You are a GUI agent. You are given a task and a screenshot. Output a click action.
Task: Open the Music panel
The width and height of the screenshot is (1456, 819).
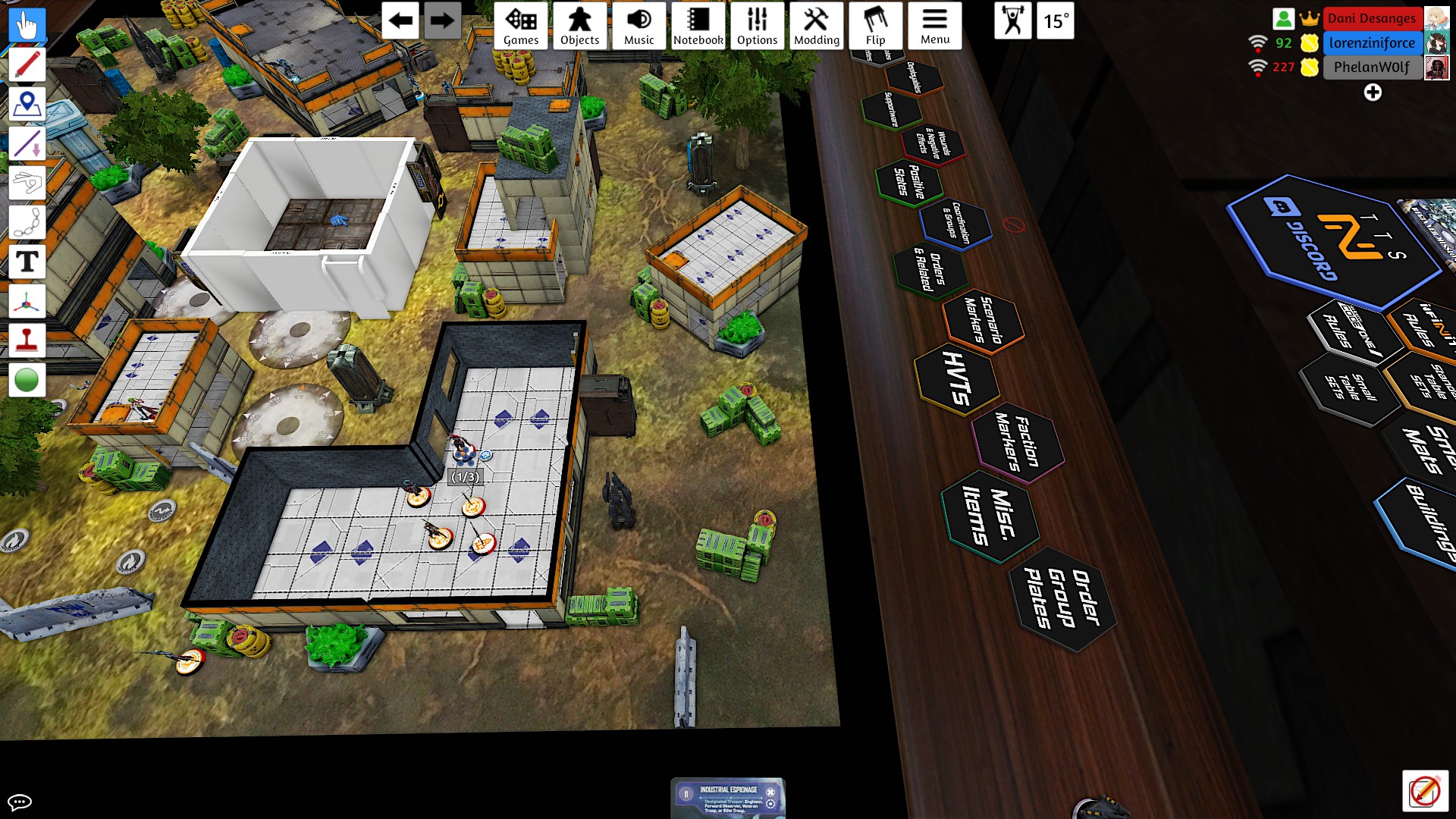coord(639,26)
